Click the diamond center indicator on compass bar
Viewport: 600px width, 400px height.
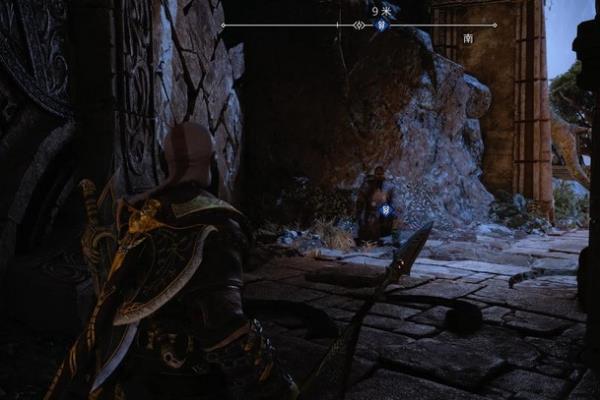click(x=360, y=25)
